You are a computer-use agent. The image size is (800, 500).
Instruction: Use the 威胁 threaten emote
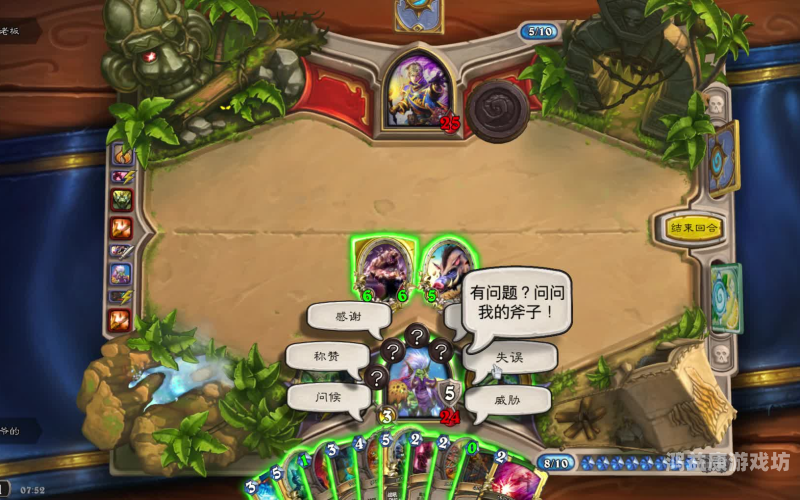click(507, 399)
